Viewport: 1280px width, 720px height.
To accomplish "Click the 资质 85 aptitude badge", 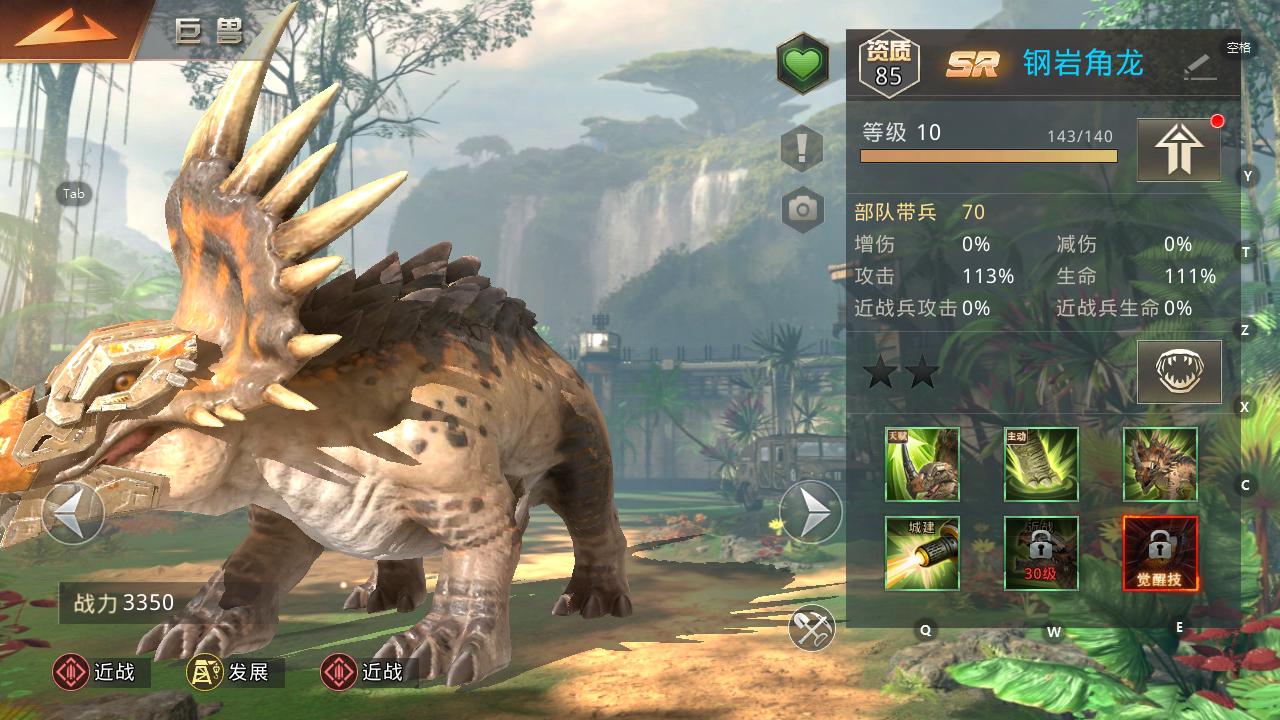I will (888, 65).
